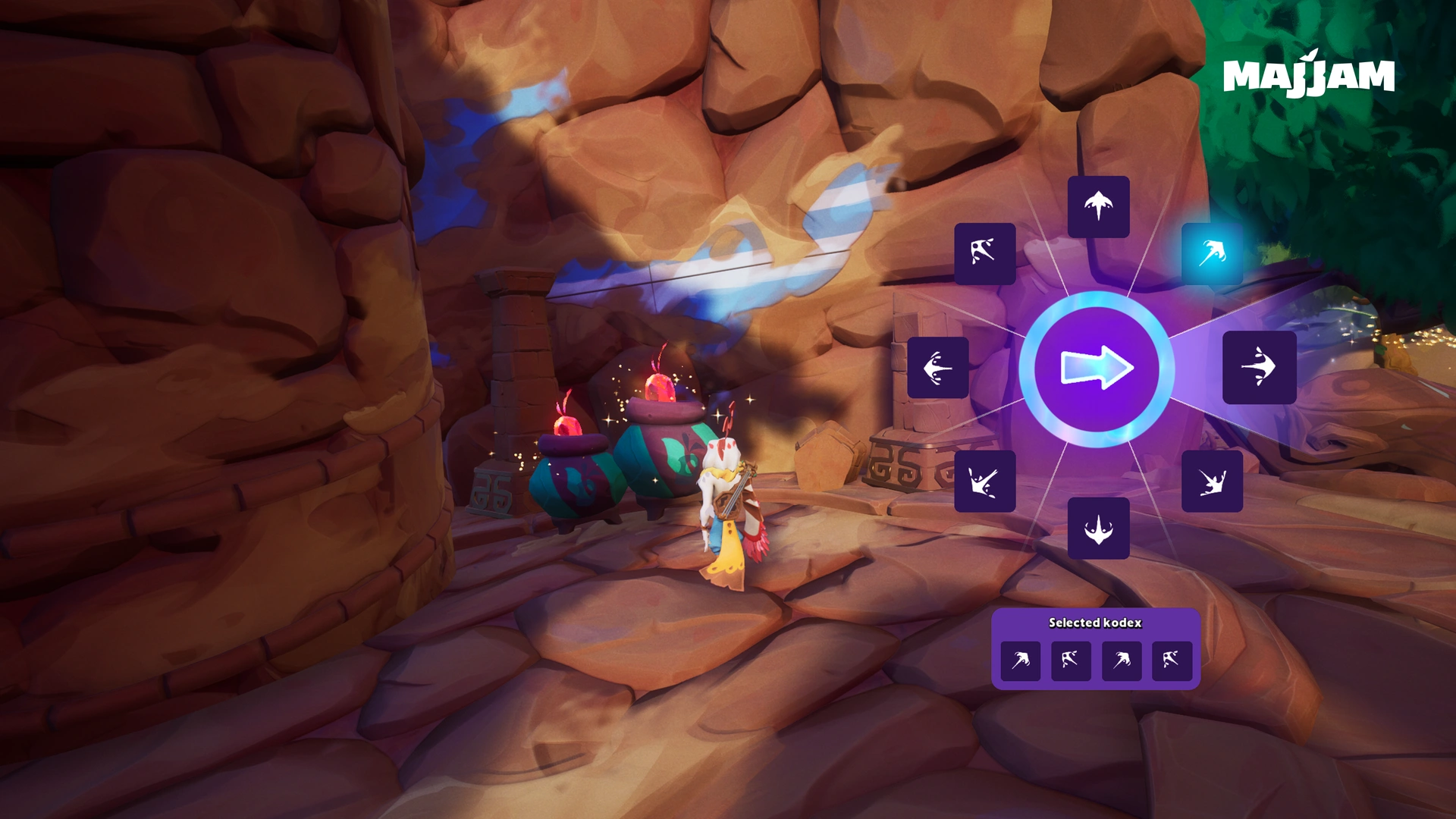
Task: Select the upward arrow on the radial wheel
Action: point(1098,206)
